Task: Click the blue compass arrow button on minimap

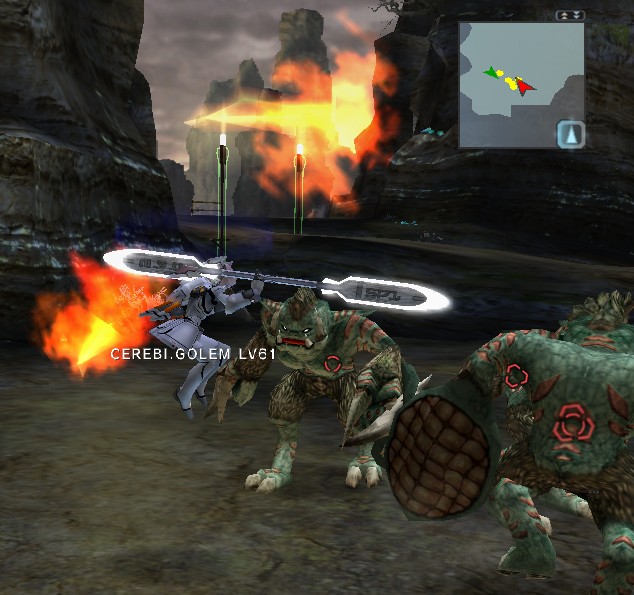Action: 569,133
